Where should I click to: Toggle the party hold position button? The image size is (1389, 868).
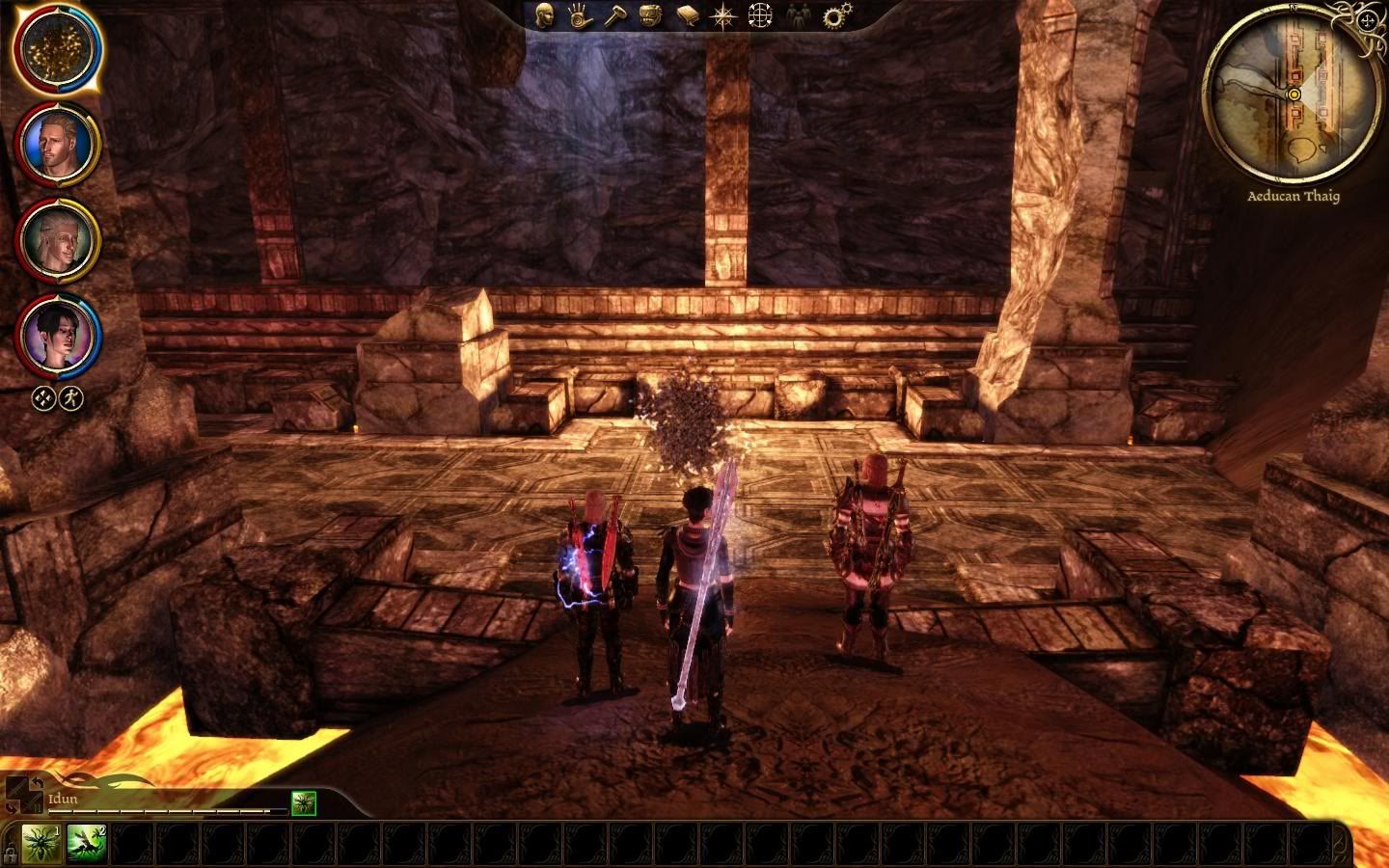pos(71,397)
